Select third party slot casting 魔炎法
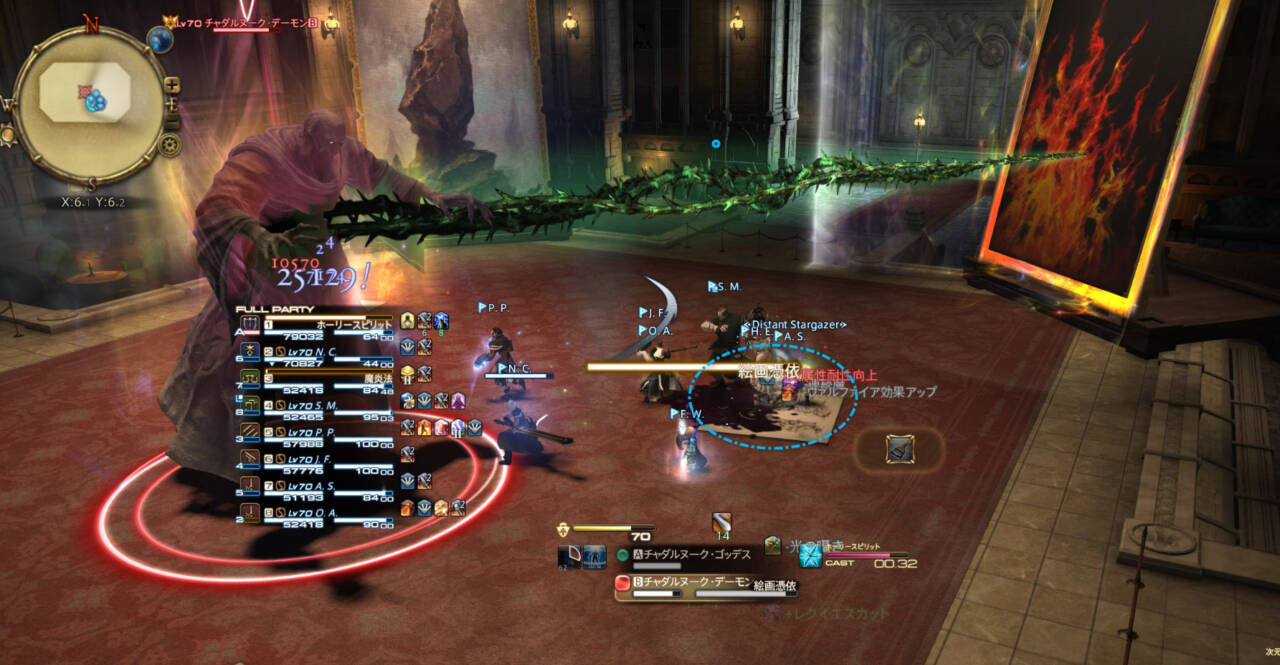The height and width of the screenshot is (665, 1280). tap(310, 380)
